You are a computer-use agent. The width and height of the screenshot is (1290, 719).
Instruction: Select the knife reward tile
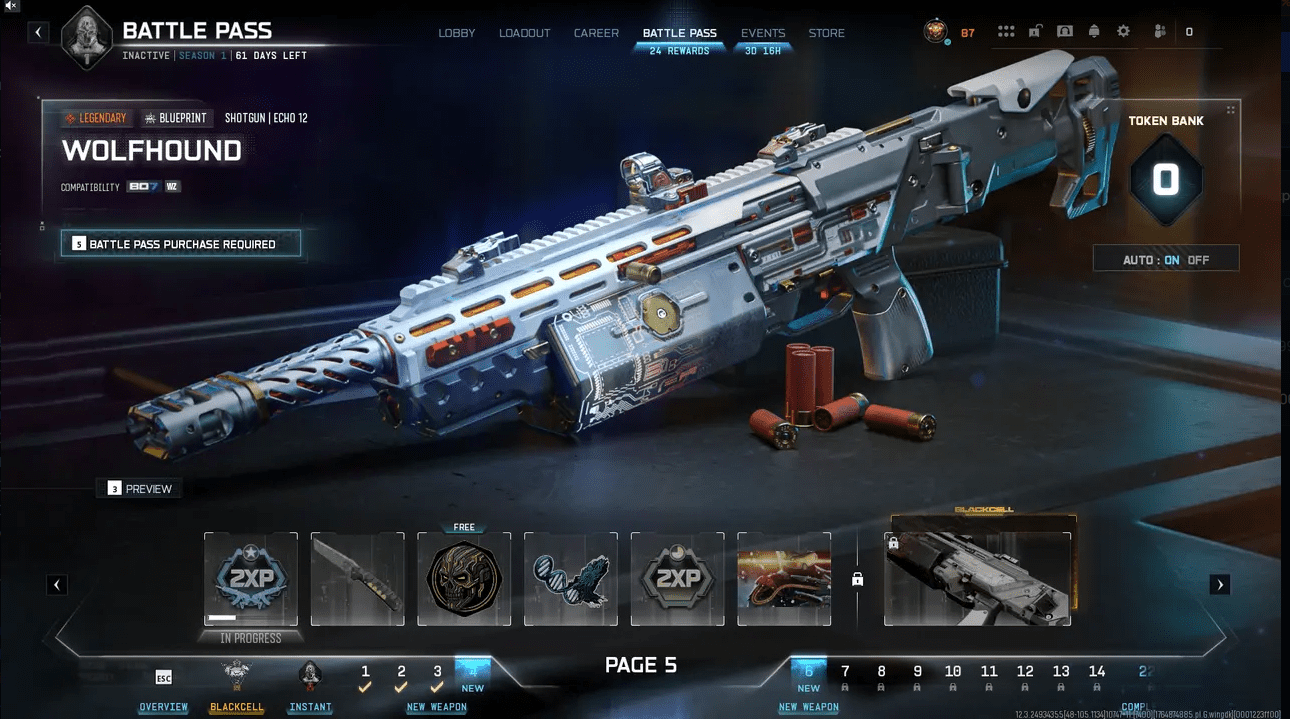(357, 580)
